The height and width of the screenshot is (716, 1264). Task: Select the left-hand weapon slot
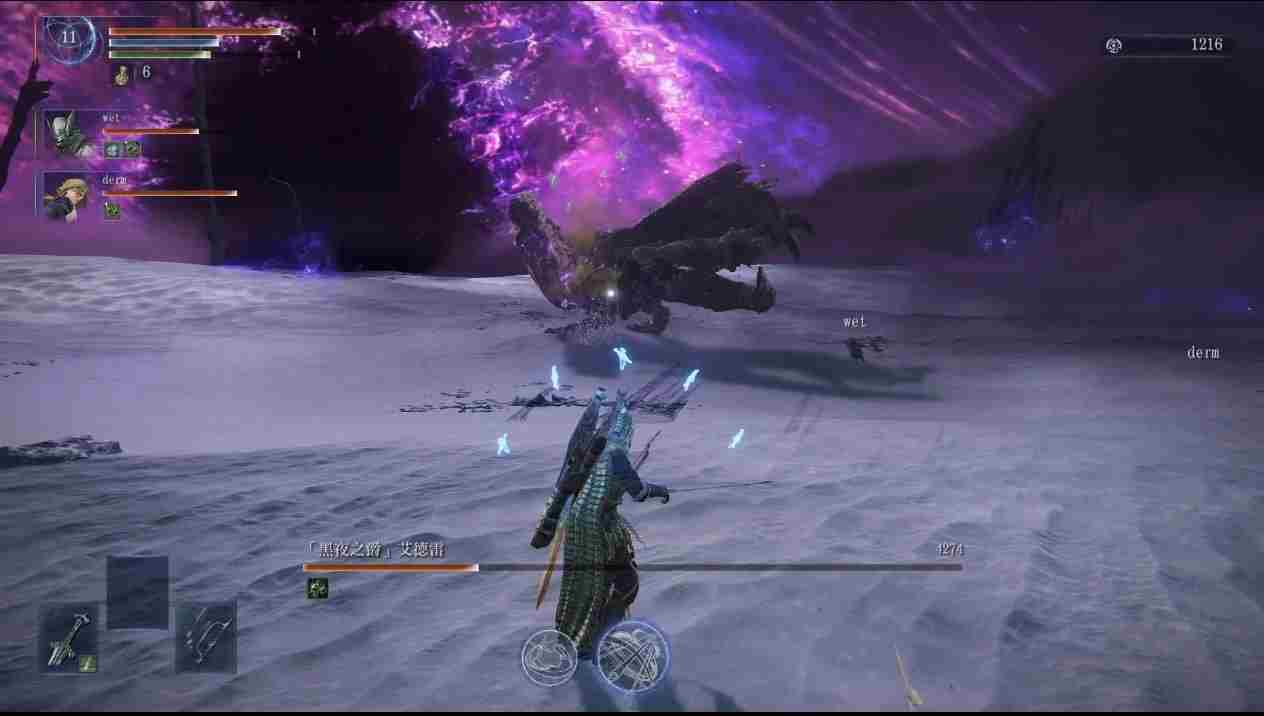click(70, 637)
